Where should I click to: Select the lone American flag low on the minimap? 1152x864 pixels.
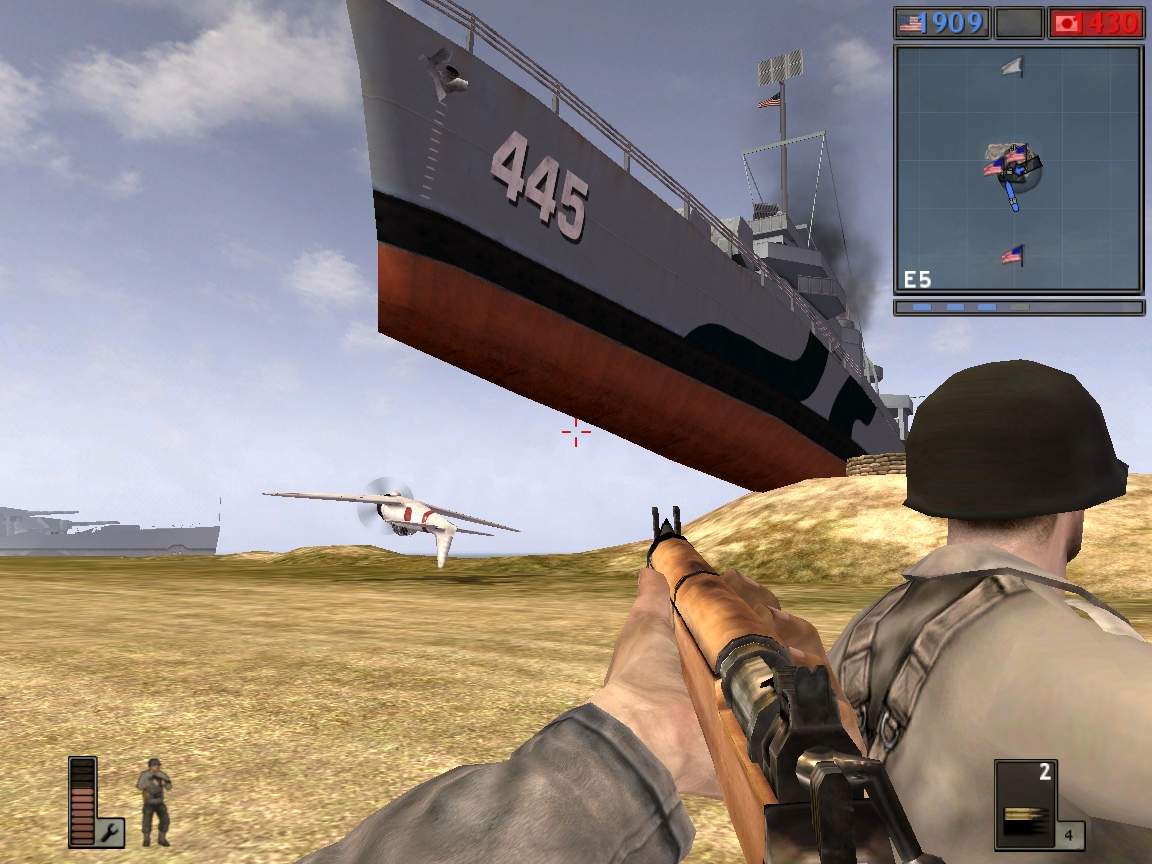1012,255
